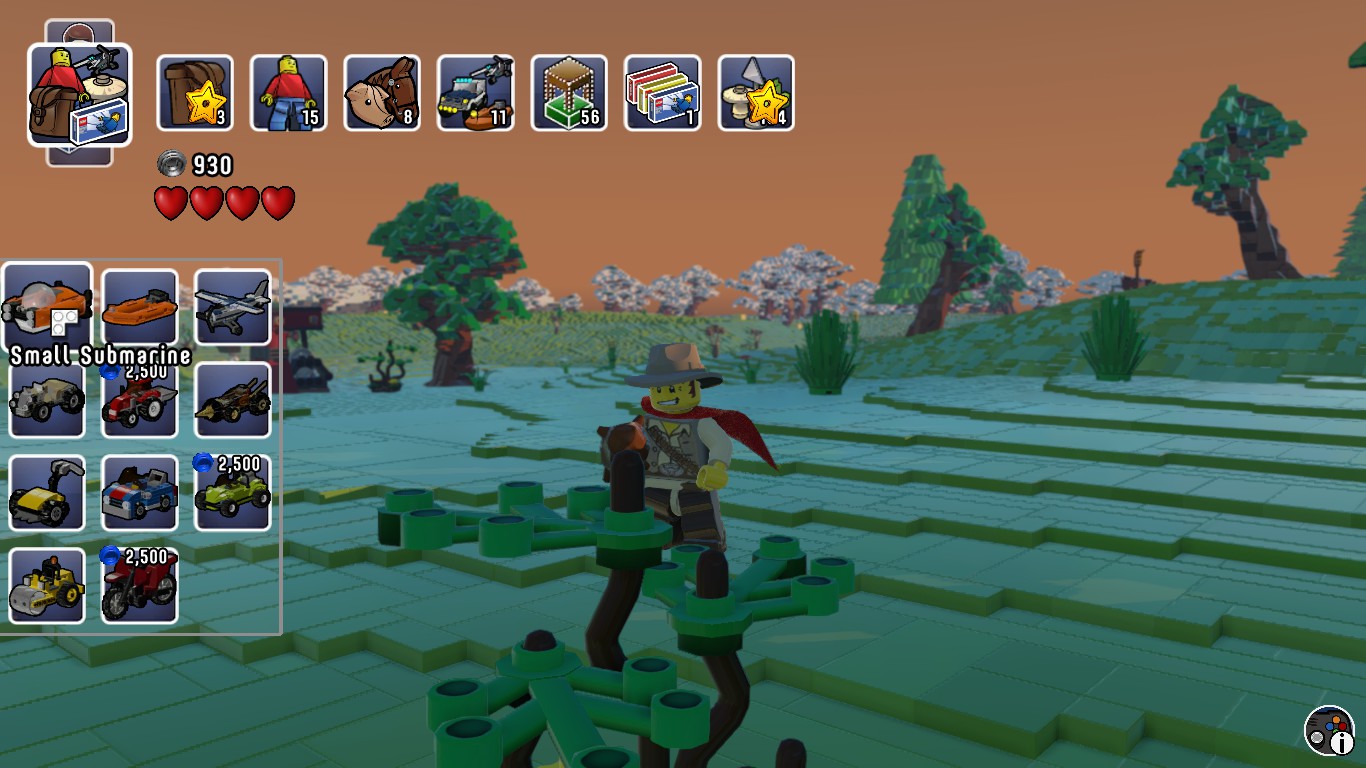1366x768 pixels.
Task: Select the yellow digger vehicle
Action: coord(47,493)
